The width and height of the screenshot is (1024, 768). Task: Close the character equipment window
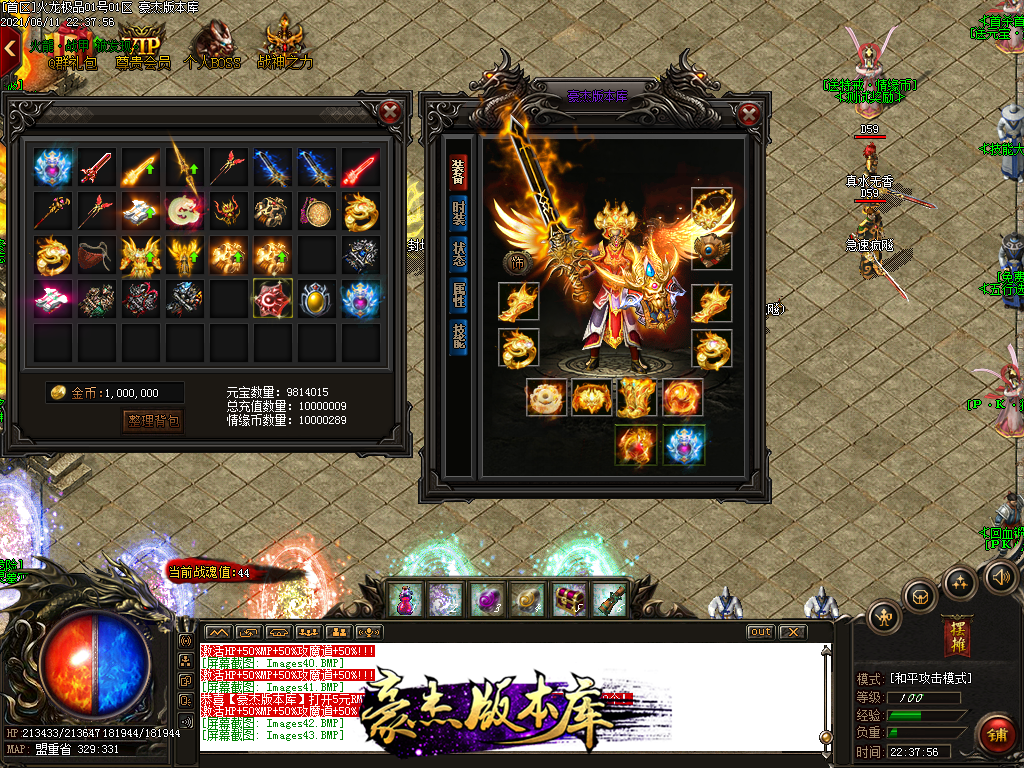(748, 114)
